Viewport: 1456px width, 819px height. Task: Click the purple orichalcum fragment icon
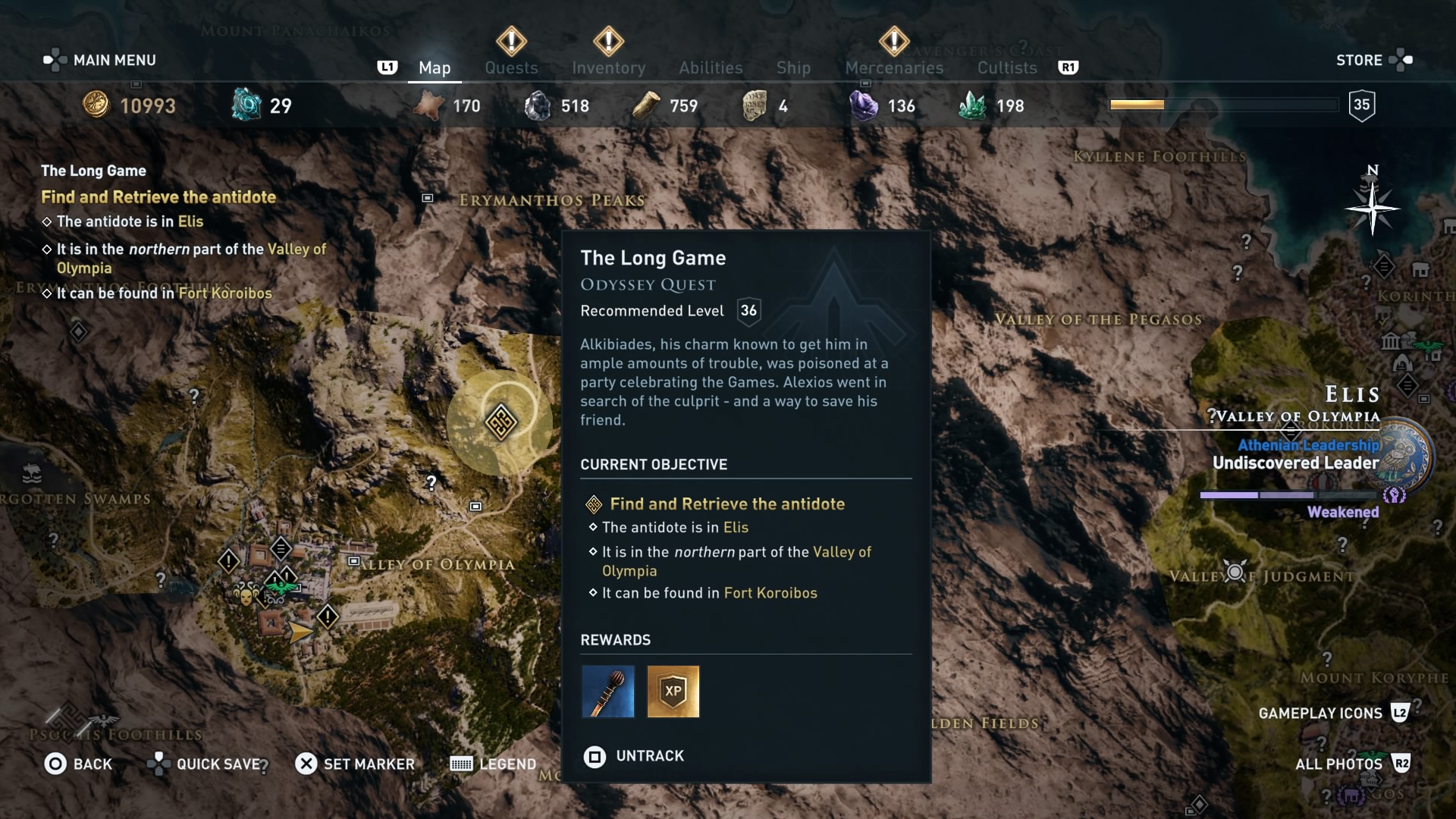(864, 106)
